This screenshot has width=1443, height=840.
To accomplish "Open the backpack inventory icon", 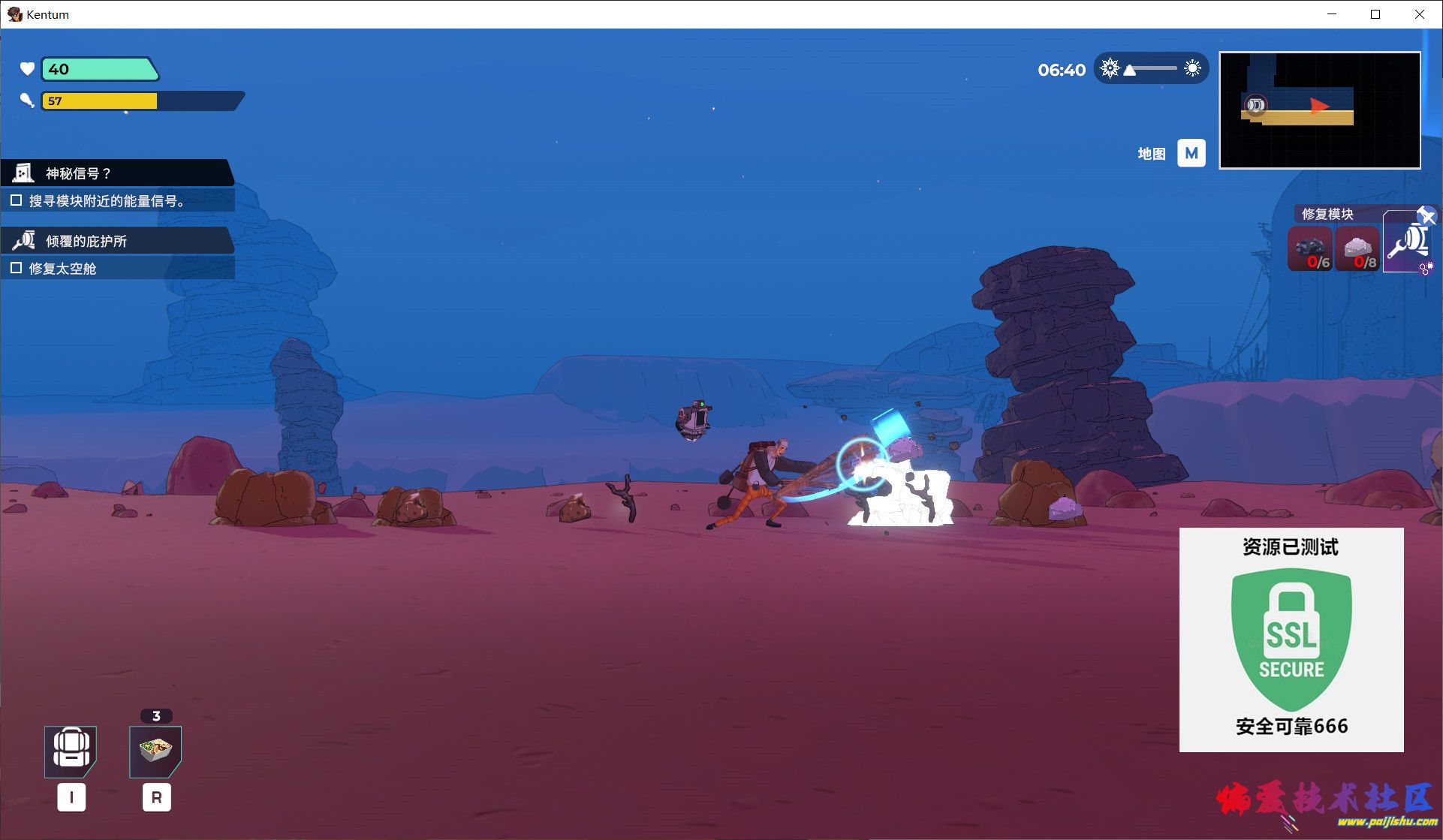I will [71, 751].
